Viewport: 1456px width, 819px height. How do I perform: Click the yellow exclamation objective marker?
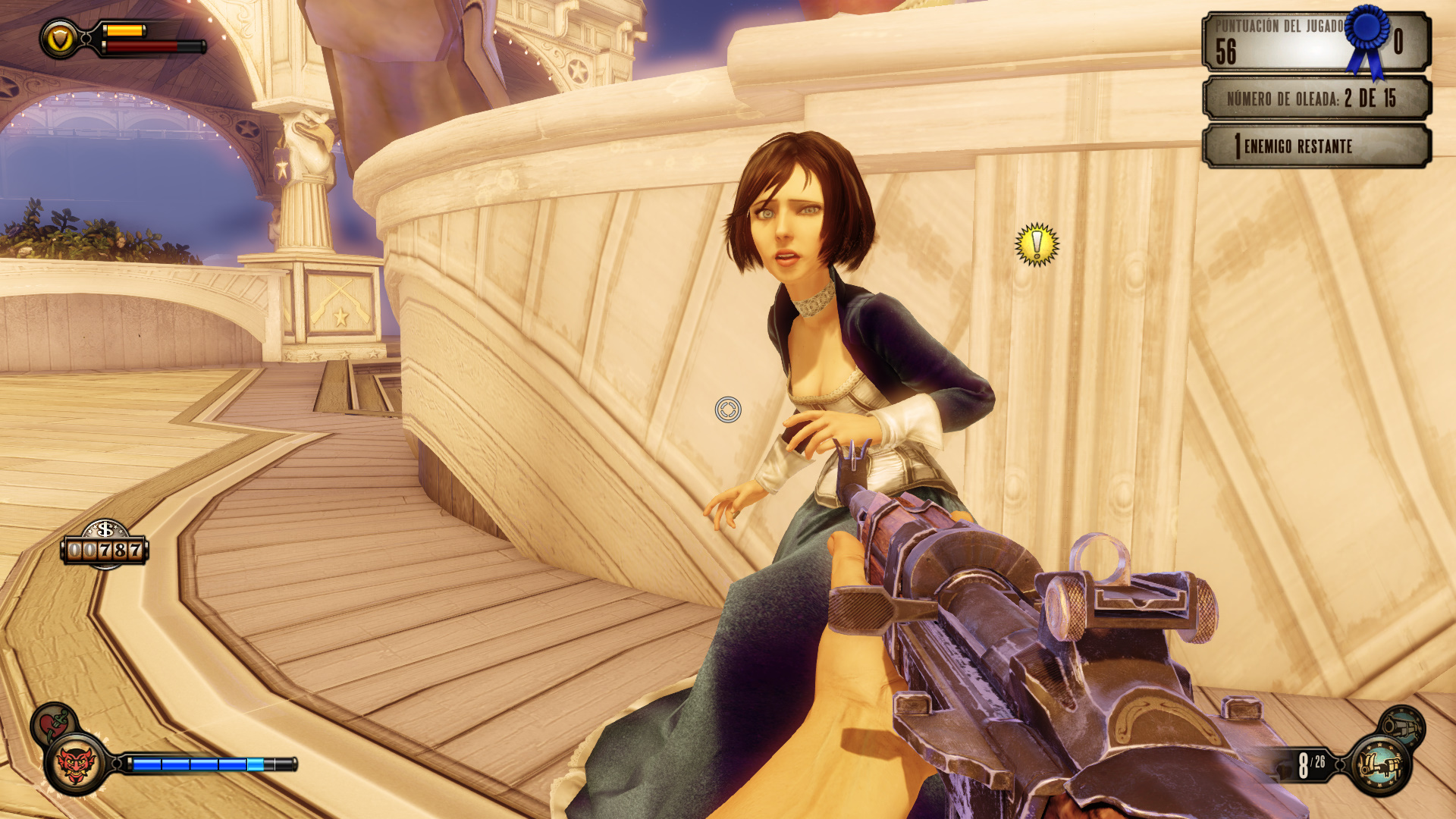pyautogui.click(x=1037, y=245)
